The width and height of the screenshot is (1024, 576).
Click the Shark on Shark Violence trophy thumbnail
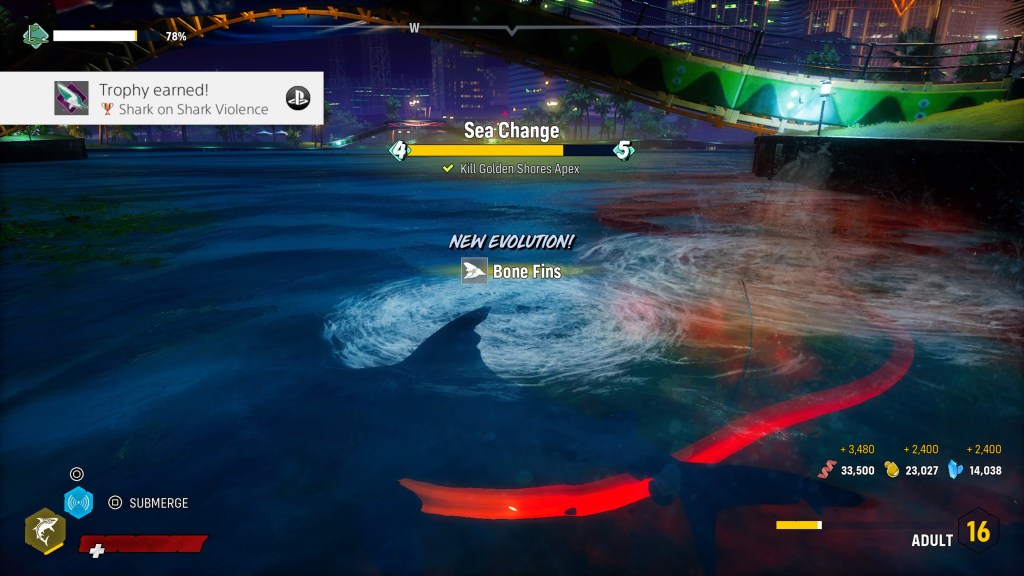(x=71, y=98)
